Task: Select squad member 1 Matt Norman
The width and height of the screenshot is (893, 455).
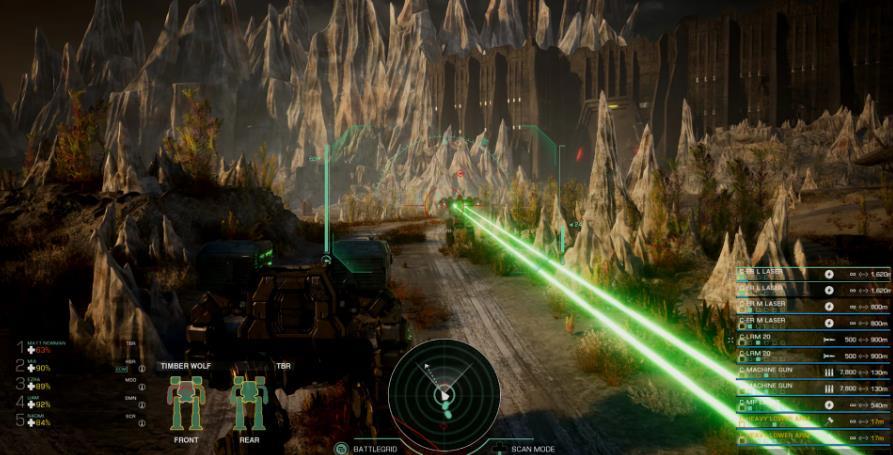Action: coord(40,347)
